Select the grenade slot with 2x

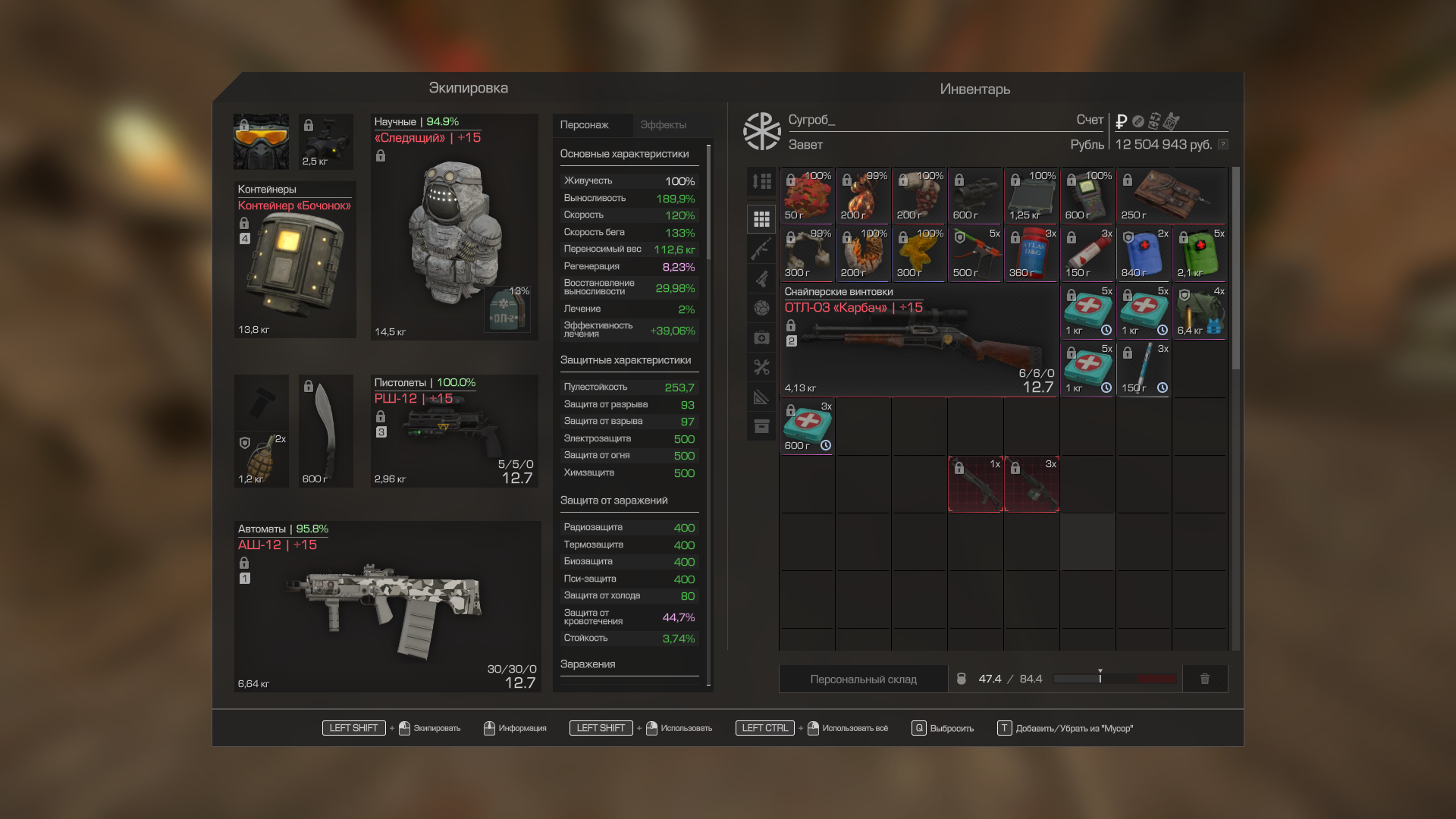(x=262, y=459)
